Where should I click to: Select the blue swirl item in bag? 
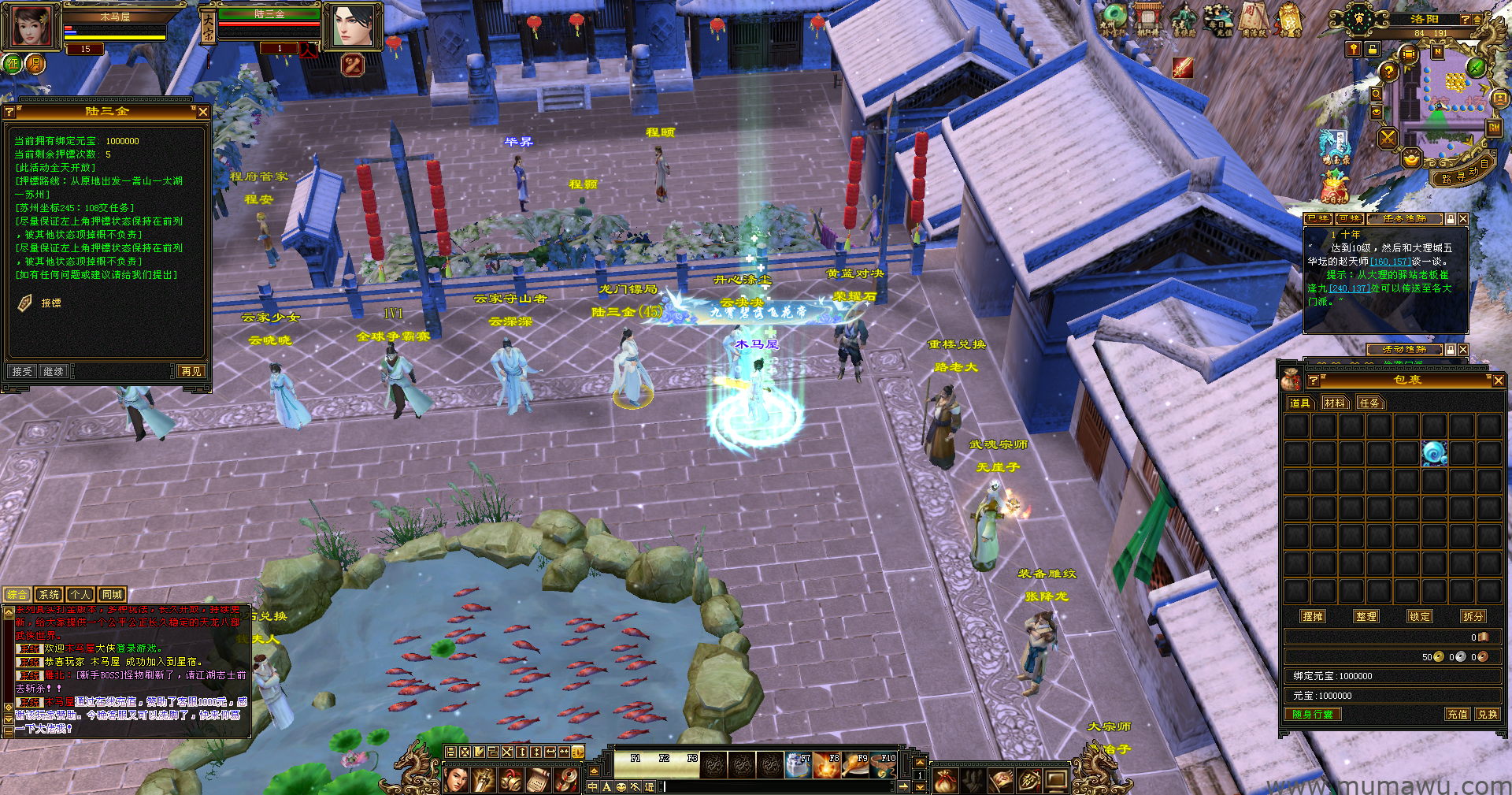point(1434,453)
